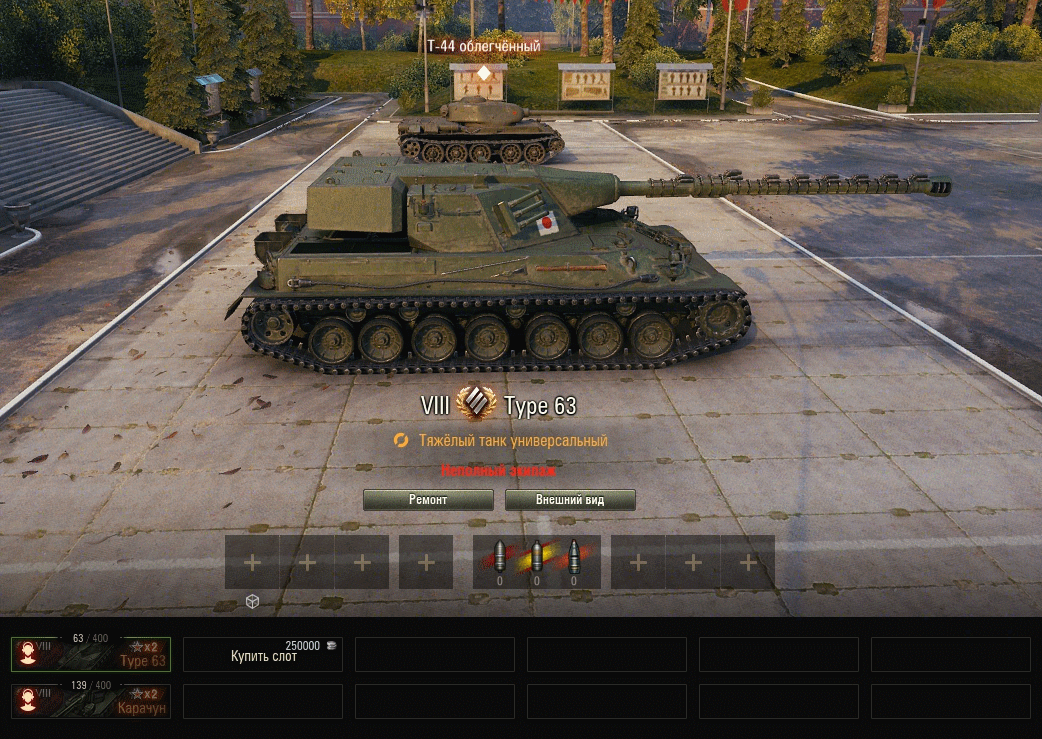Select the Type 63 tank in carousel

tap(91, 654)
